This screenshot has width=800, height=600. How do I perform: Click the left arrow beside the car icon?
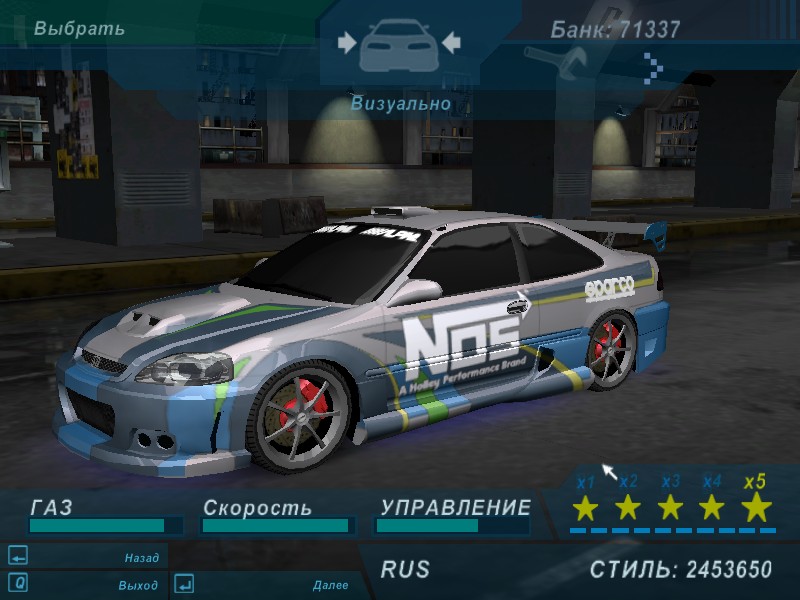(x=347, y=43)
